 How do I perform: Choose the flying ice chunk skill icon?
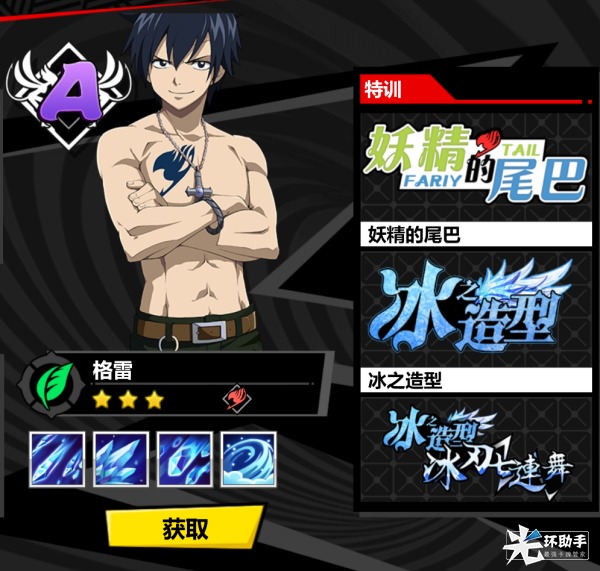click(x=184, y=459)
